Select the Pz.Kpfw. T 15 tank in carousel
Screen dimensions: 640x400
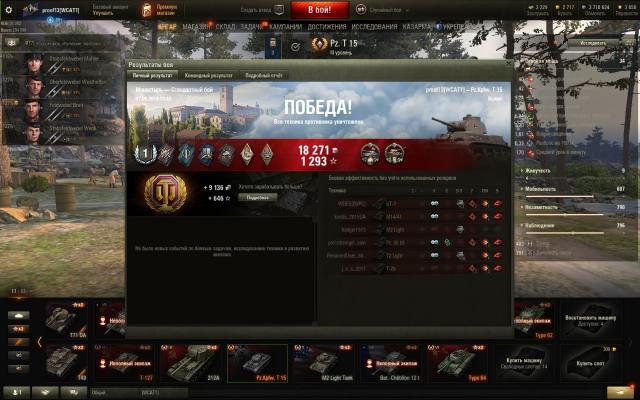pos(257,363)
